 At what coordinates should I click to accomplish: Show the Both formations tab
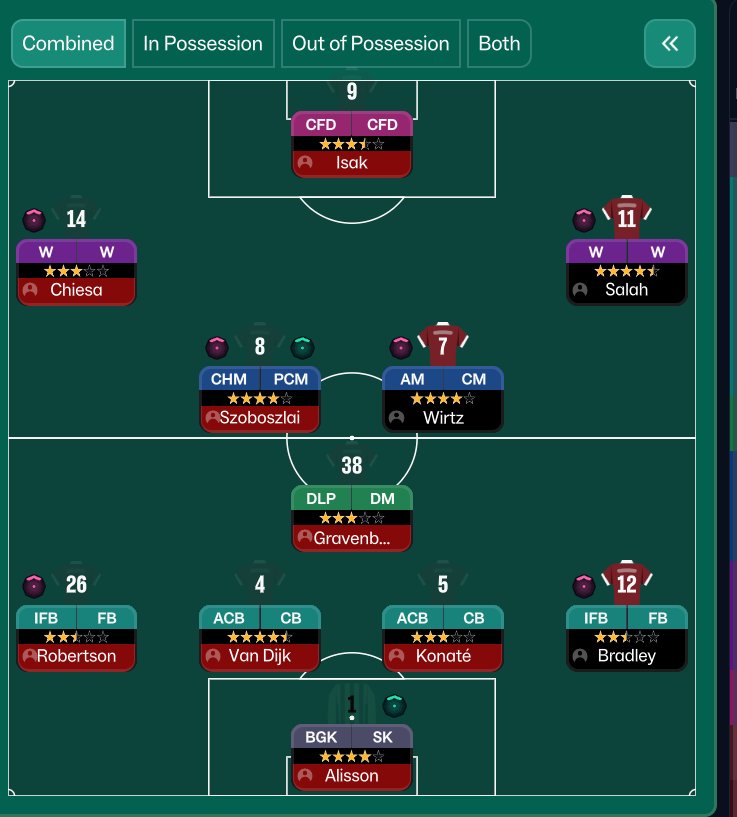pyautogui.click(x=499, y=44)
